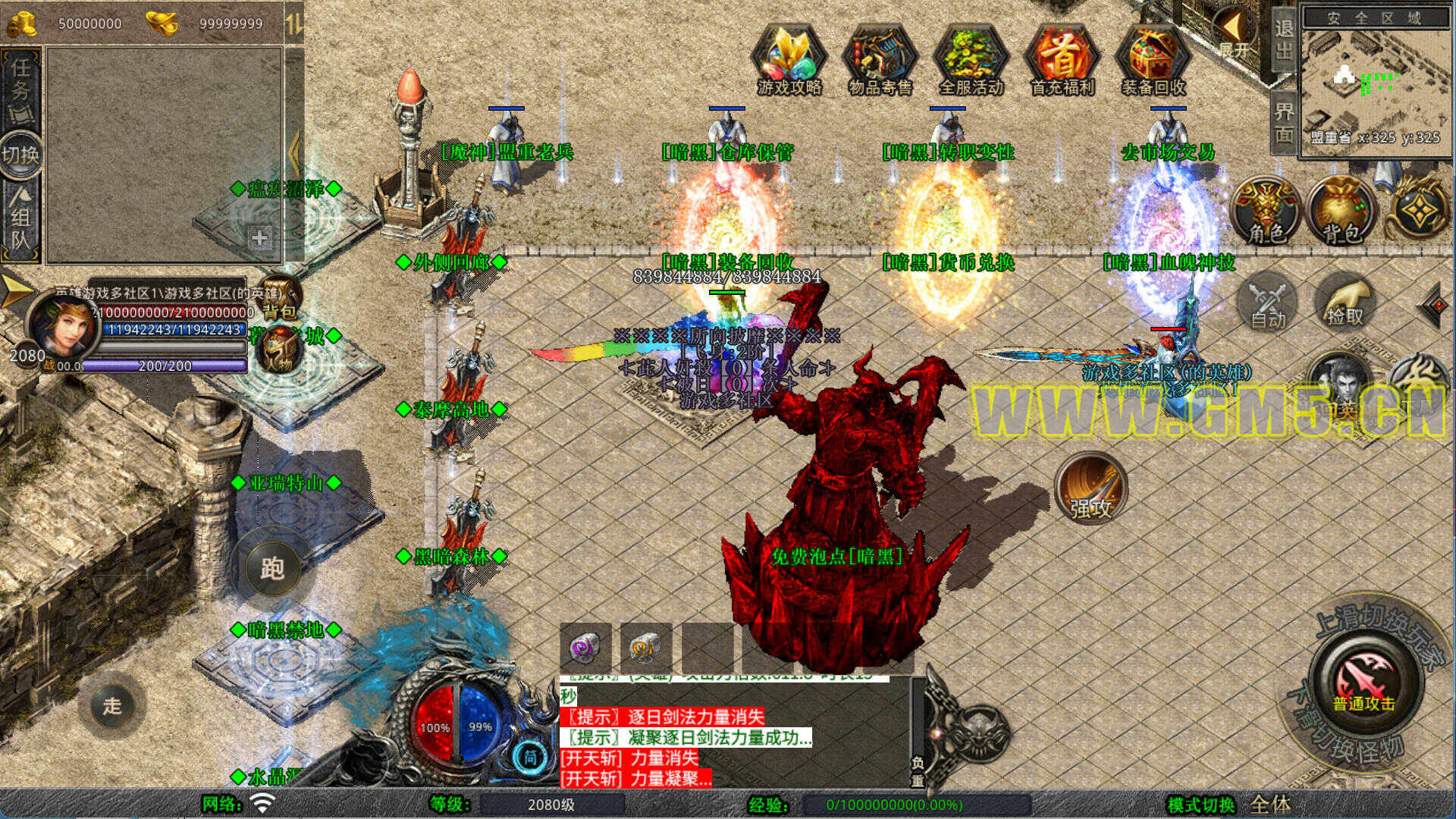
Task: Click the 展开 expand arrow
Action: click(x=1235, y=34)
